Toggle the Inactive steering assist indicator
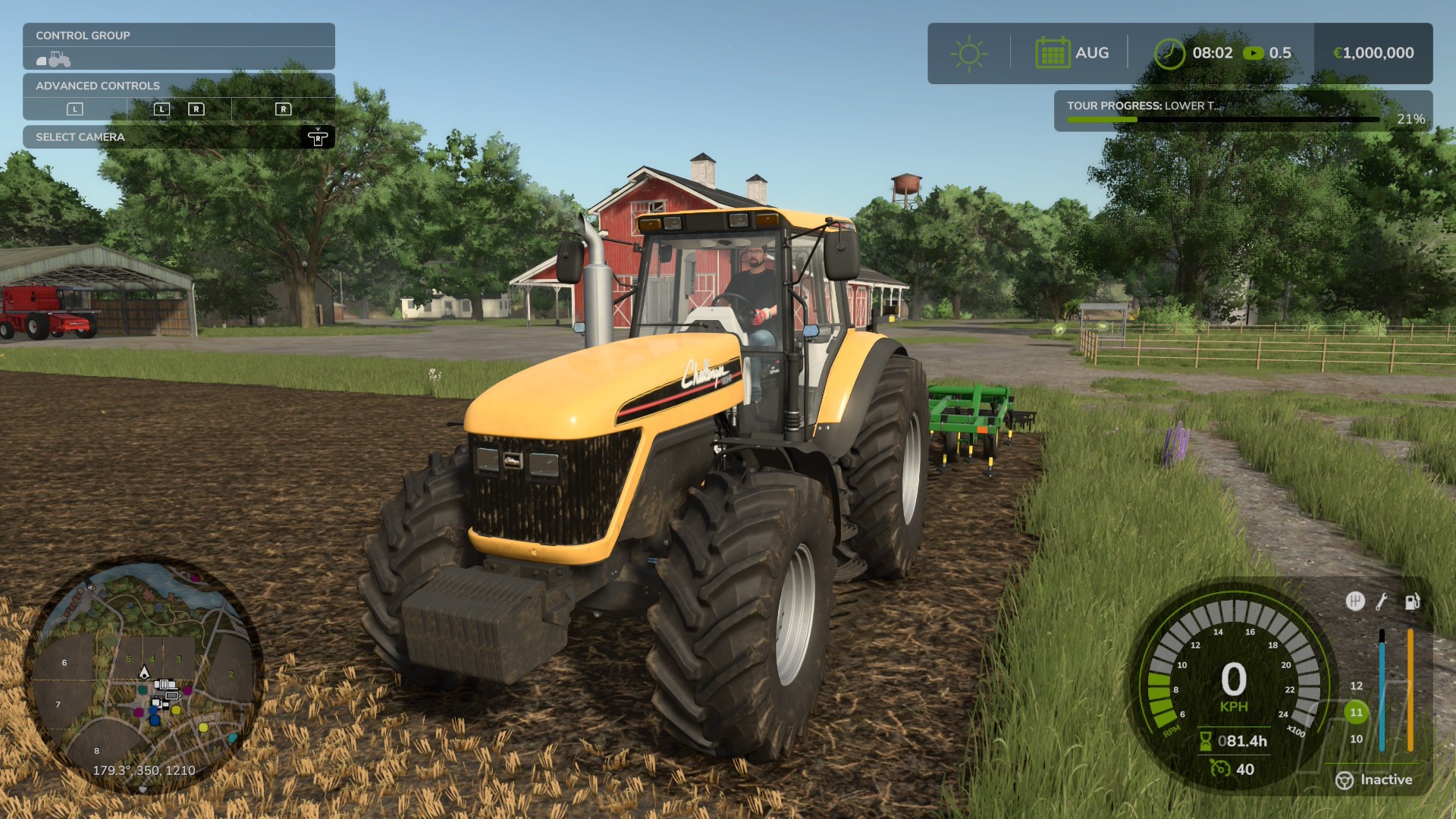 (x=1374, y=780)
